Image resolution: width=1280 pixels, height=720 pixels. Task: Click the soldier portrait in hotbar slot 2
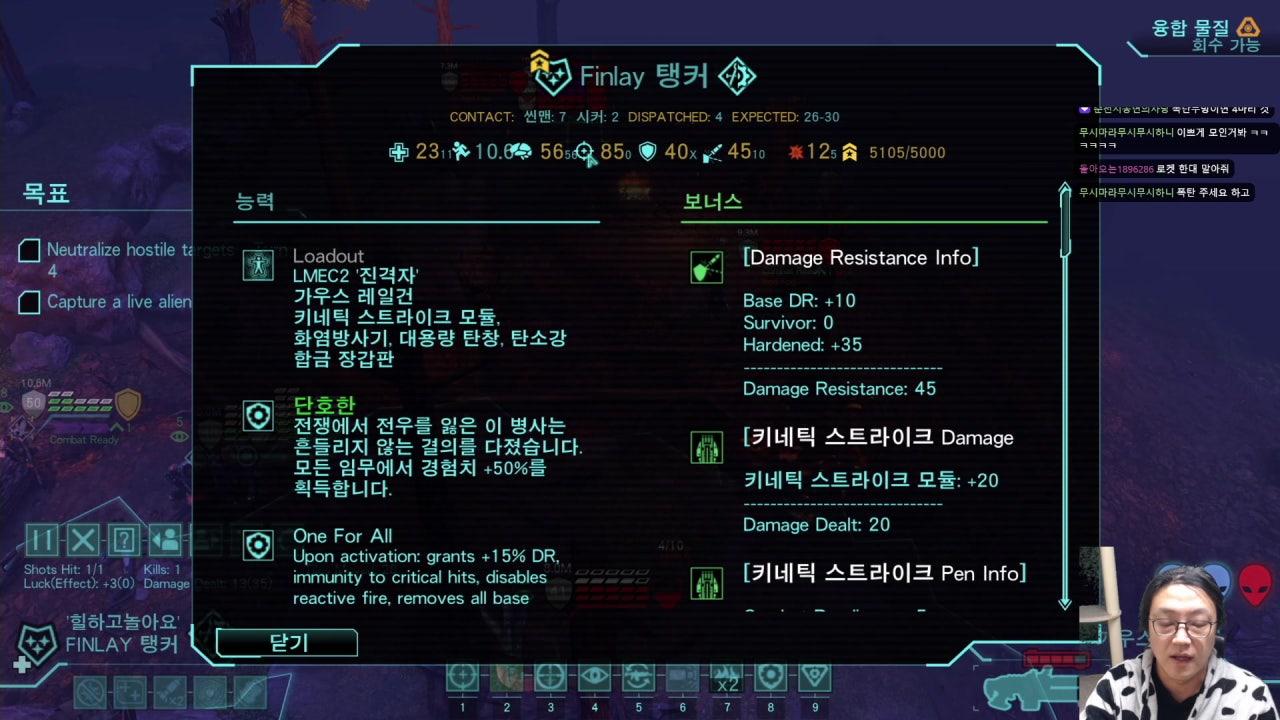(505, 677)
